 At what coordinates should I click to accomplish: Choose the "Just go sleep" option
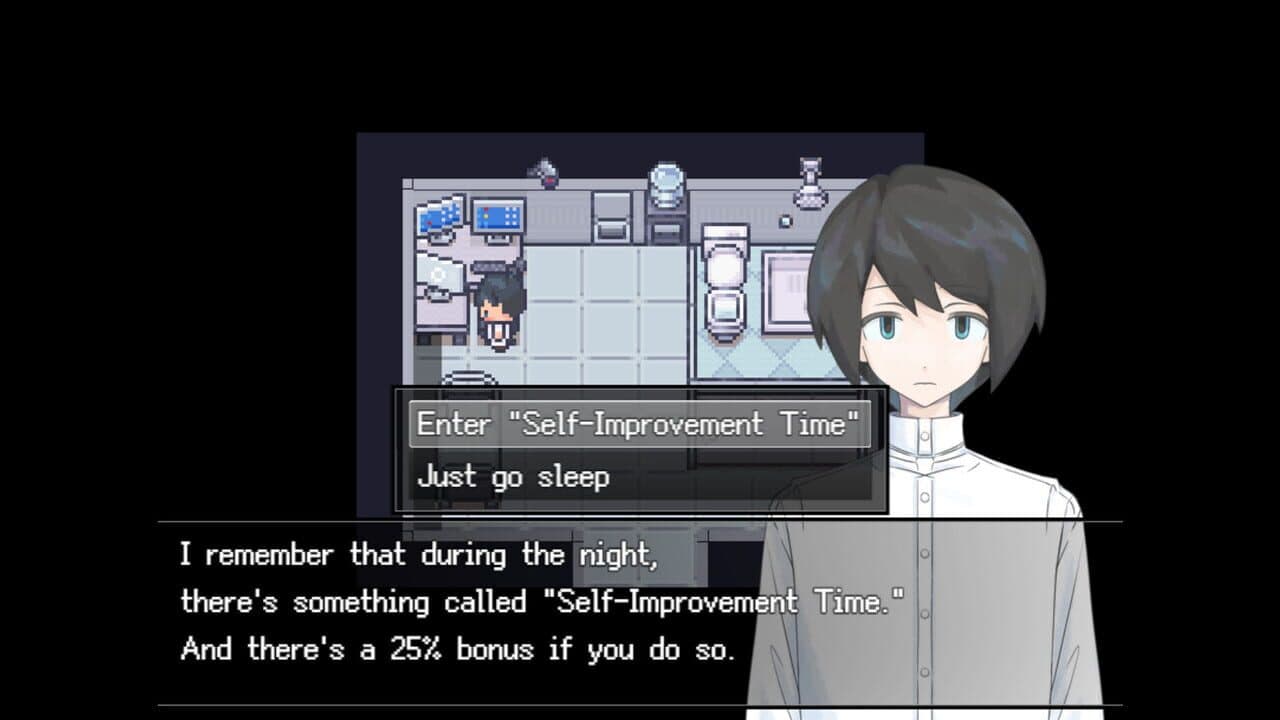(515, 477)
